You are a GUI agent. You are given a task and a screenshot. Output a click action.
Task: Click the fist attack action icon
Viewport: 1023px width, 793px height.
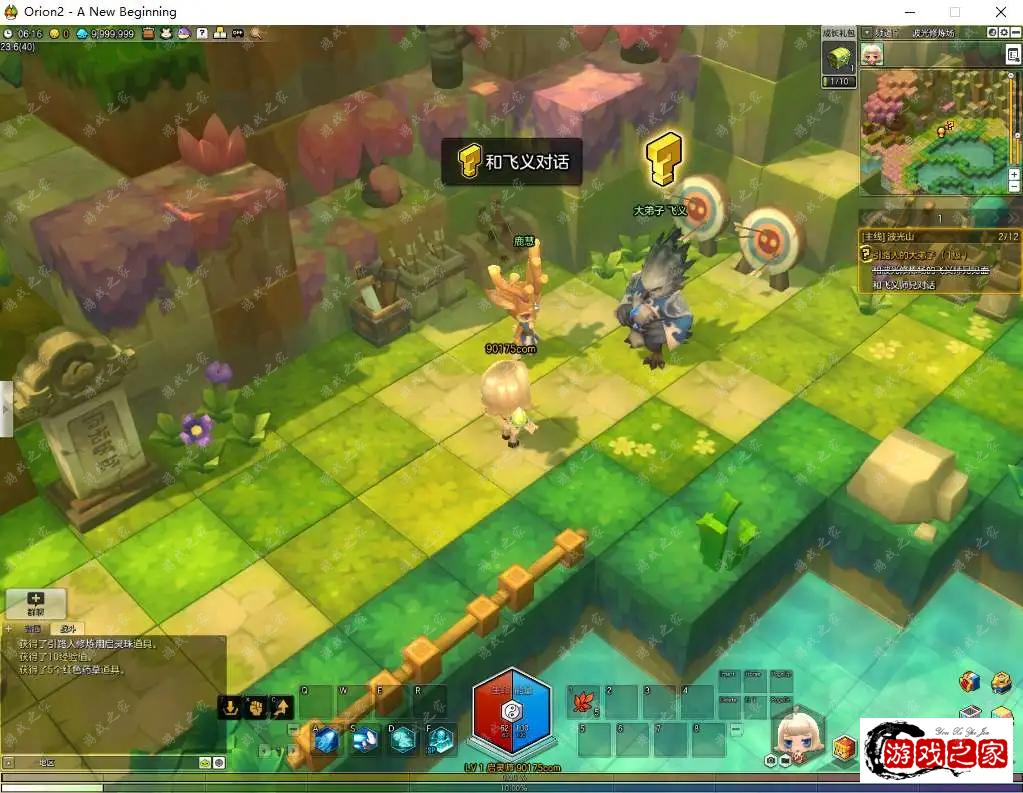tap(255, 707)
